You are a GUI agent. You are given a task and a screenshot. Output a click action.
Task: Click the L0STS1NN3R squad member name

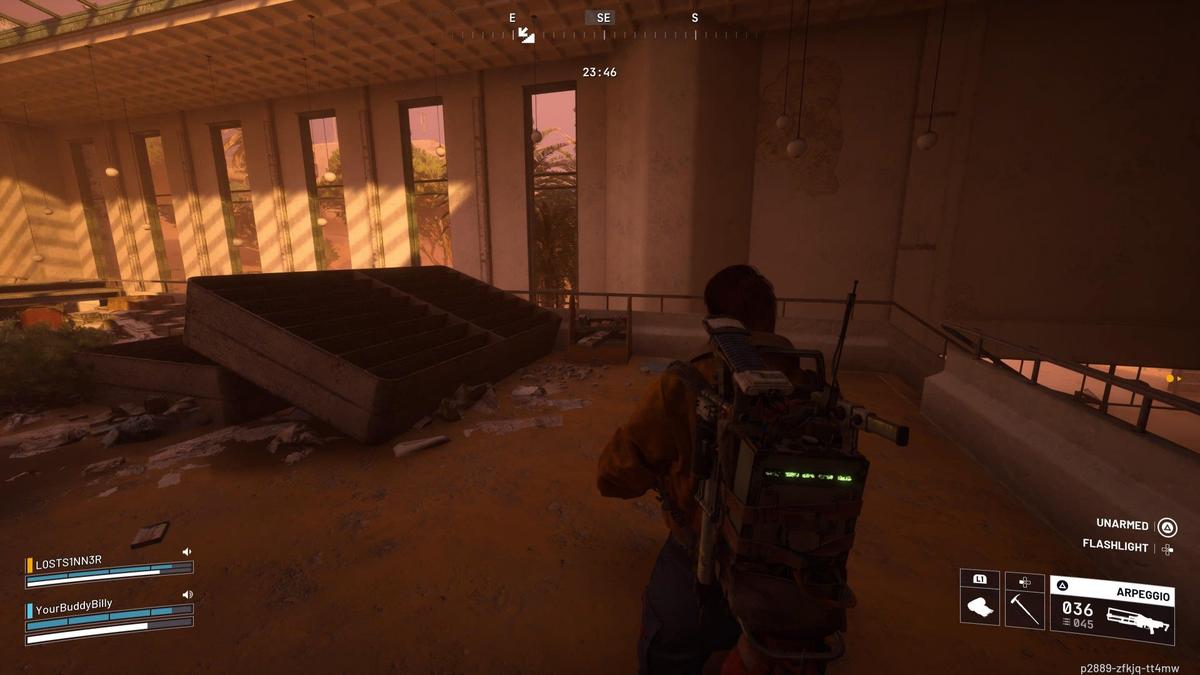[x=68, y=562]
